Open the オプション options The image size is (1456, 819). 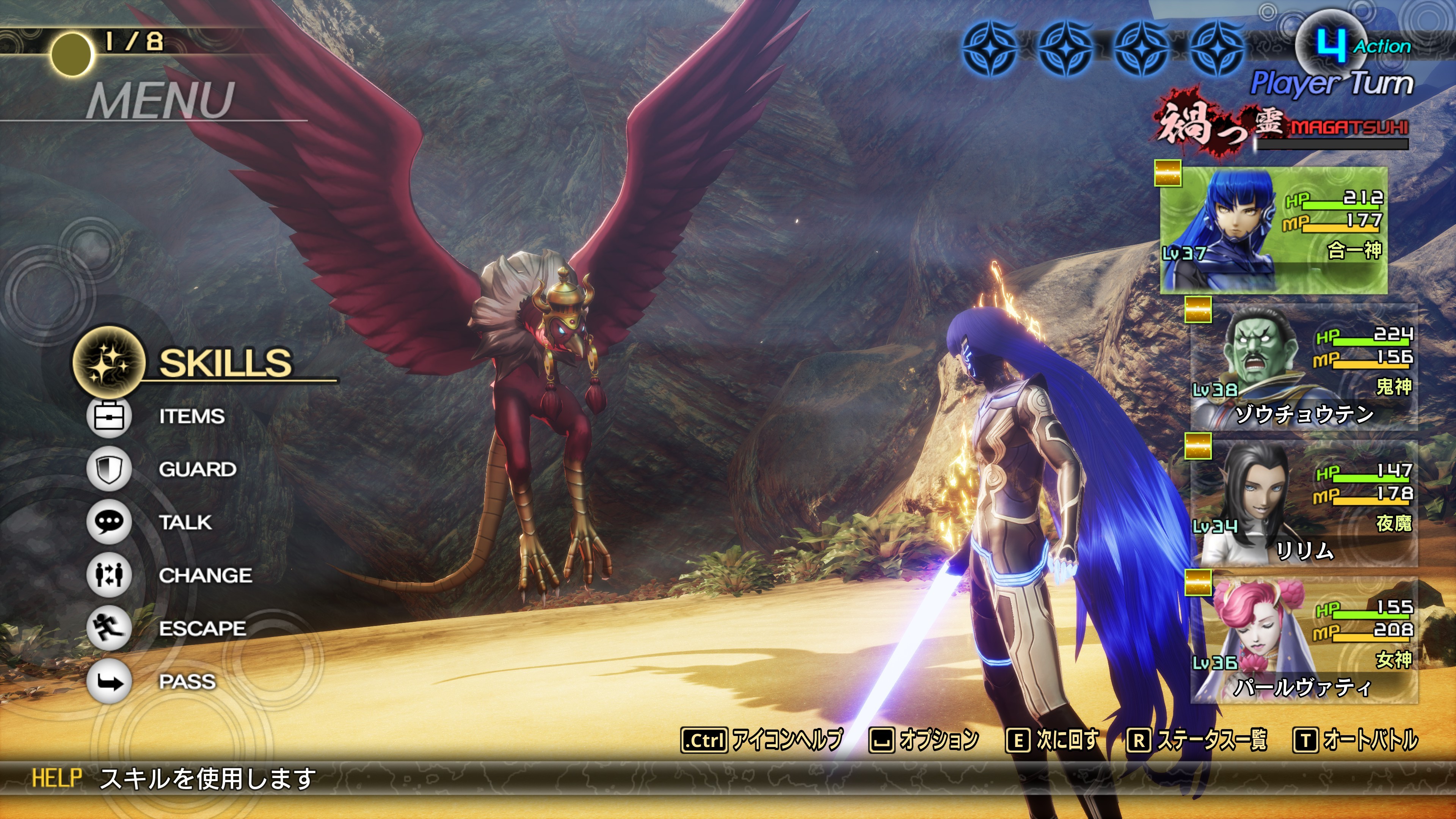[x=924, y=740]
